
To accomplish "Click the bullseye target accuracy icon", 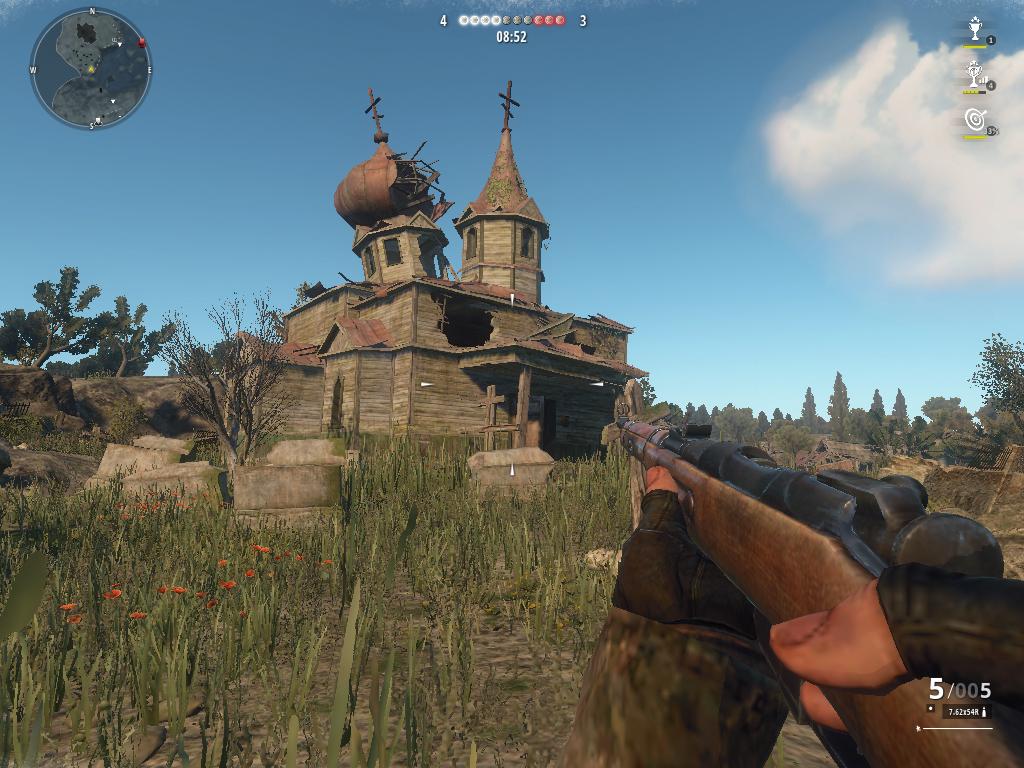I will 975,119.
